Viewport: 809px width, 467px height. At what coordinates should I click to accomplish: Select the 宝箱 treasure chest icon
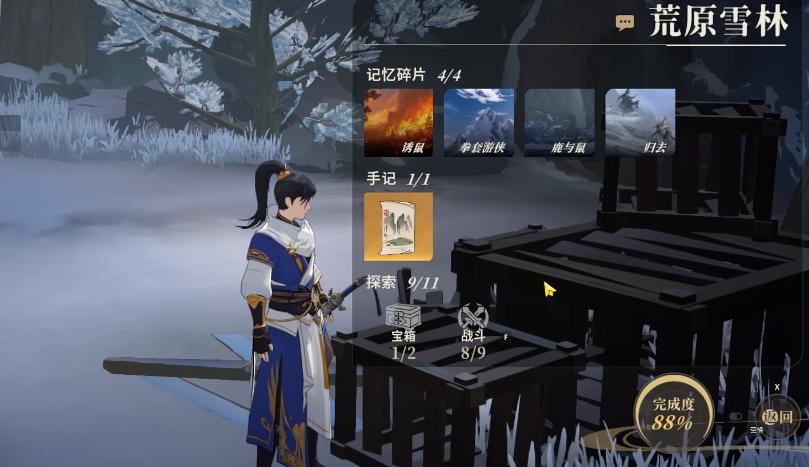[x=403, y=317]
